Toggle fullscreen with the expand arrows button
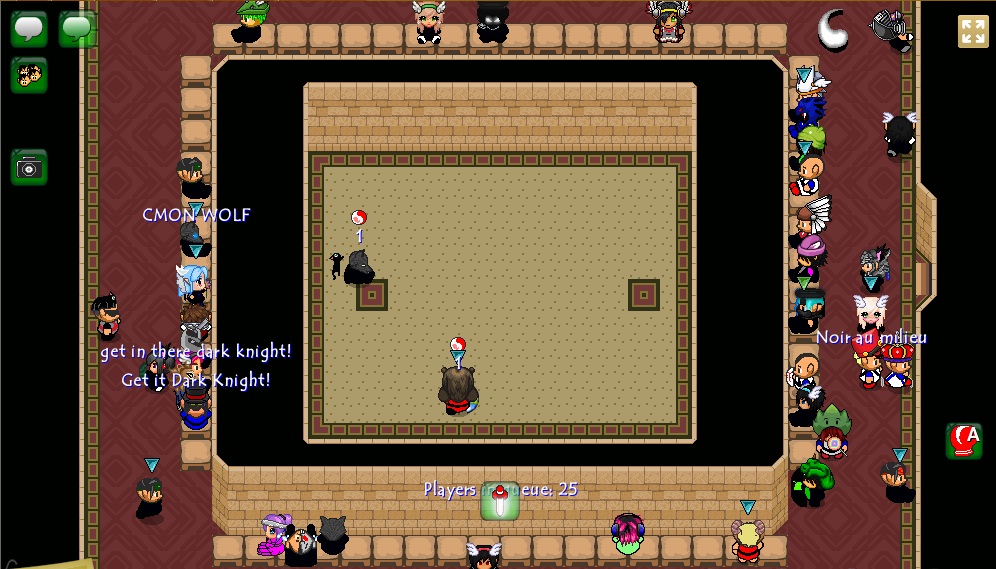Viewport: 996px width, 569px height. (972, 31)
